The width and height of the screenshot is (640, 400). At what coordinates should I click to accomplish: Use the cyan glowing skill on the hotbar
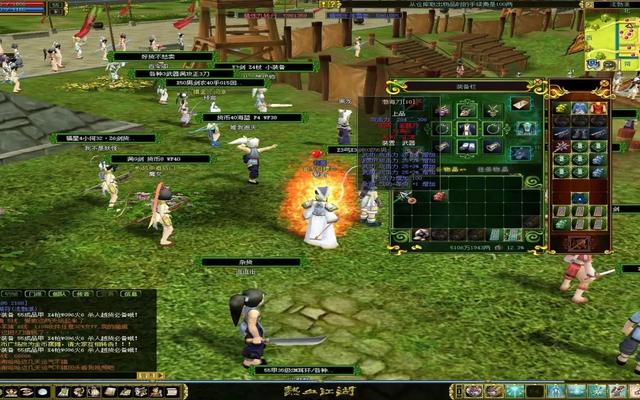click(x=514, y=391)
